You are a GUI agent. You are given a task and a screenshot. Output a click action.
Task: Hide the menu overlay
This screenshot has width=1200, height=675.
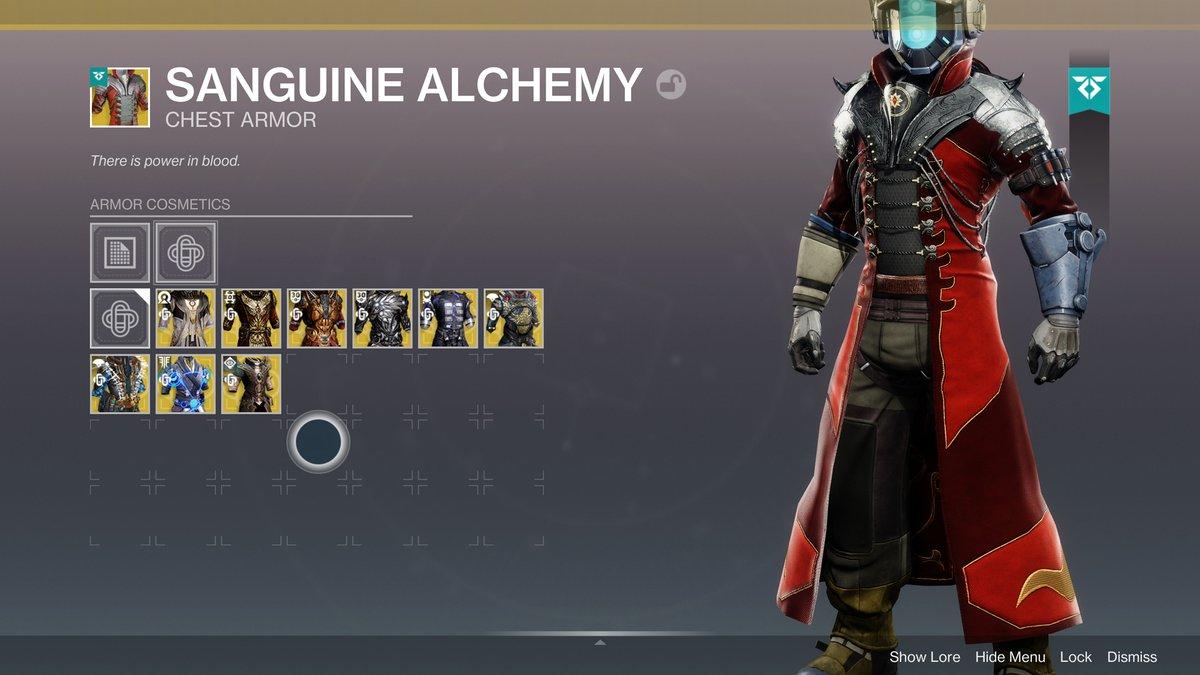click(x=1010, y=657)
